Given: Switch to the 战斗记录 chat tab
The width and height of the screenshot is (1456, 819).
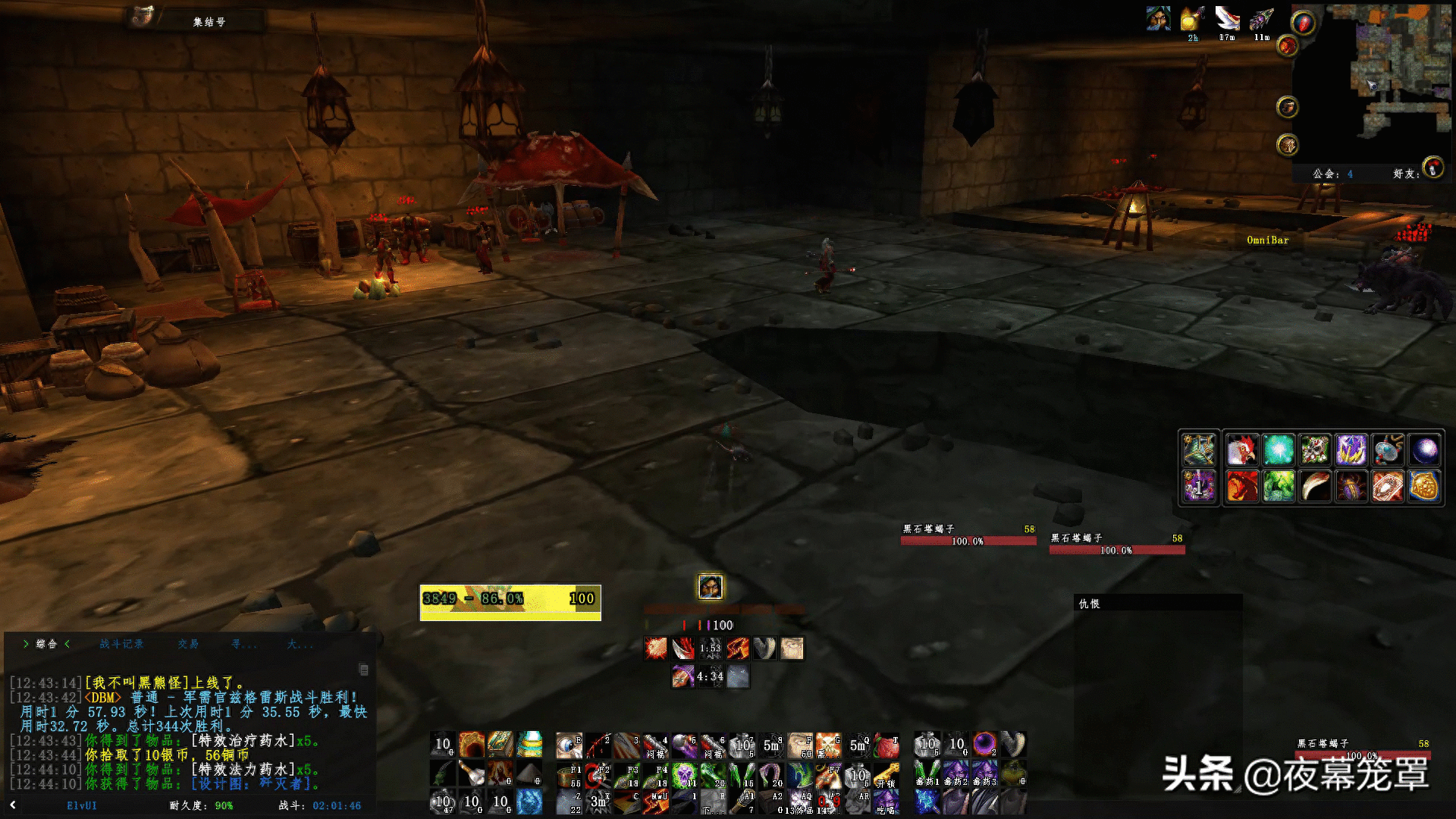Looking at the screenshot, I should (x=121, y=644).
